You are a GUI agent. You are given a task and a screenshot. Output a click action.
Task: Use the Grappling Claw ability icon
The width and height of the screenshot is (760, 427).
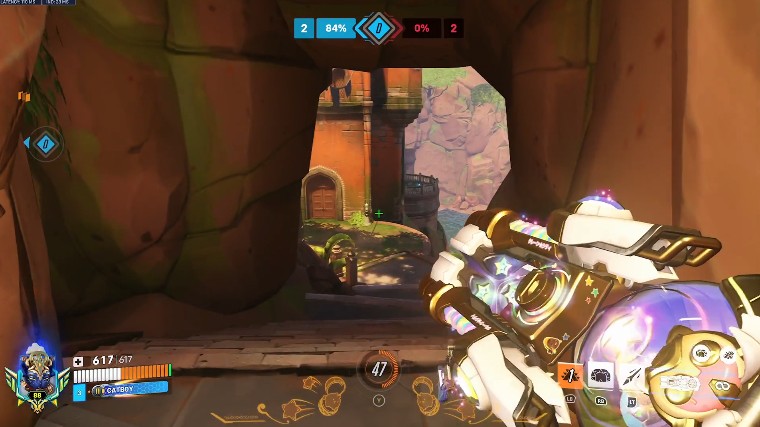pyautogui.click(x=632, y=375)
